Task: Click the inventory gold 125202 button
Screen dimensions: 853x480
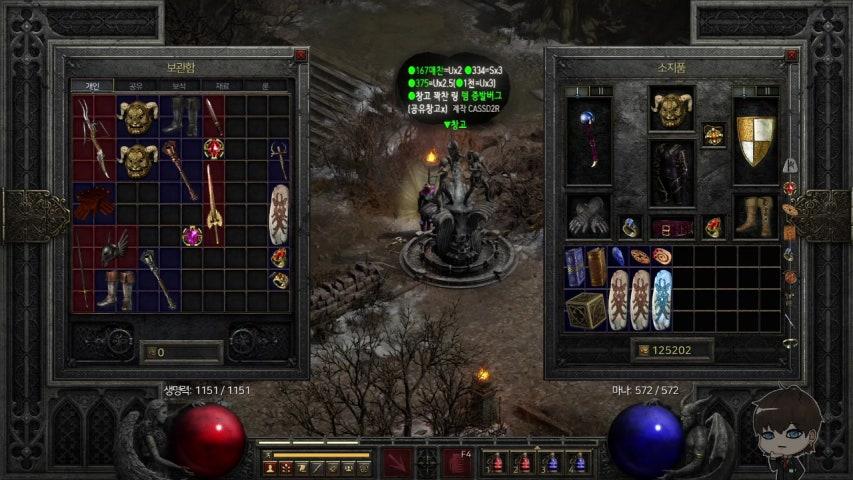Action: 673,350
